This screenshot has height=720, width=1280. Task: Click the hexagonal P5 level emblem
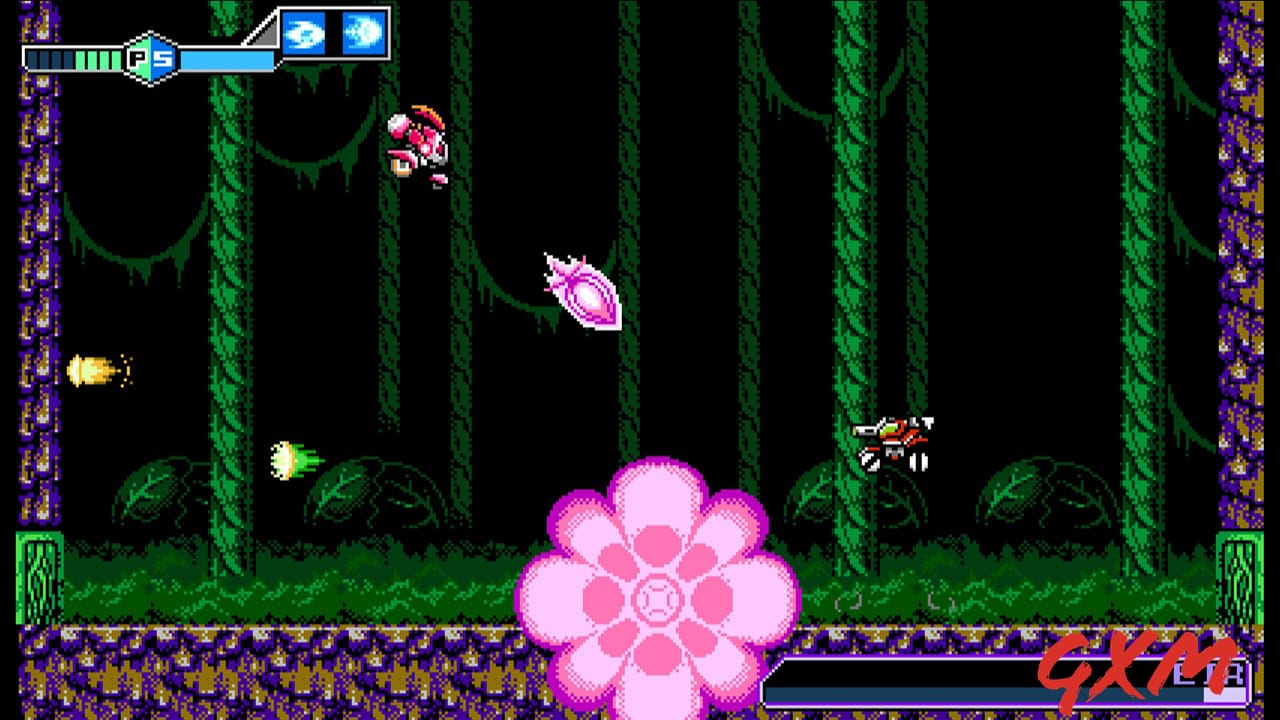(x=148, y=55)
